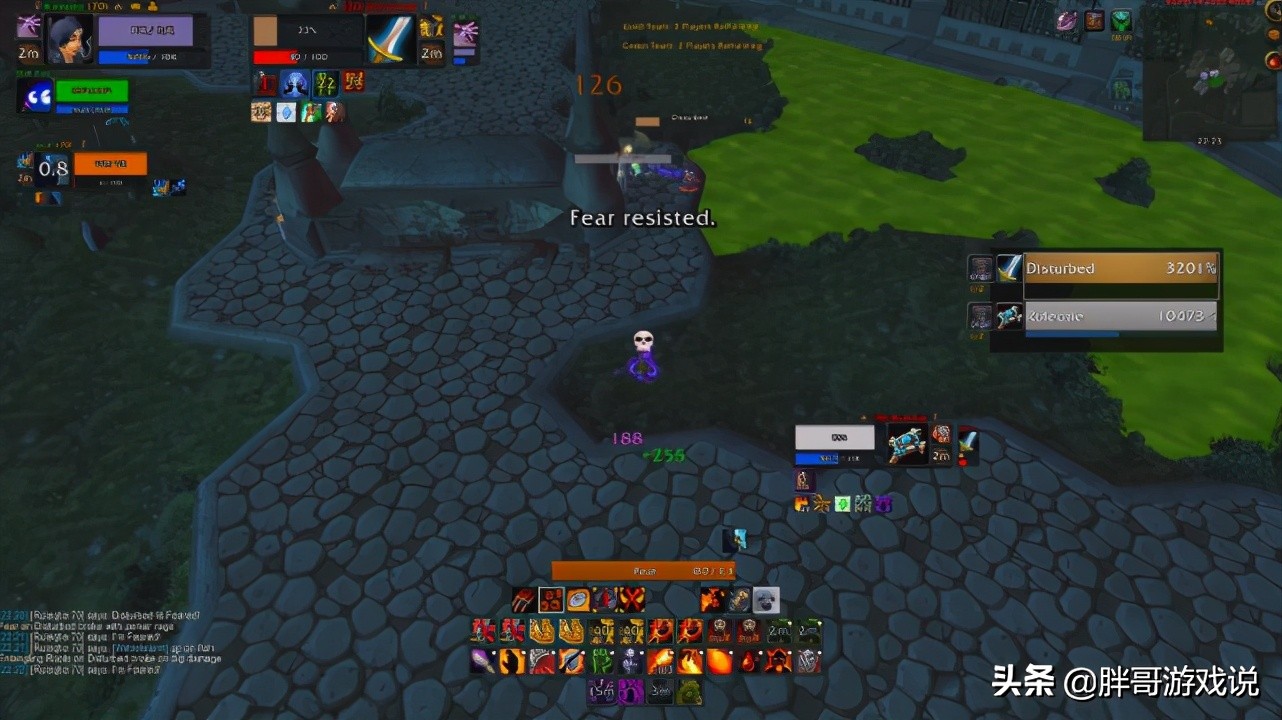Click the player portrait with hooded face
This screenshot has height=720, width=1282.
(x=69, y=39)
